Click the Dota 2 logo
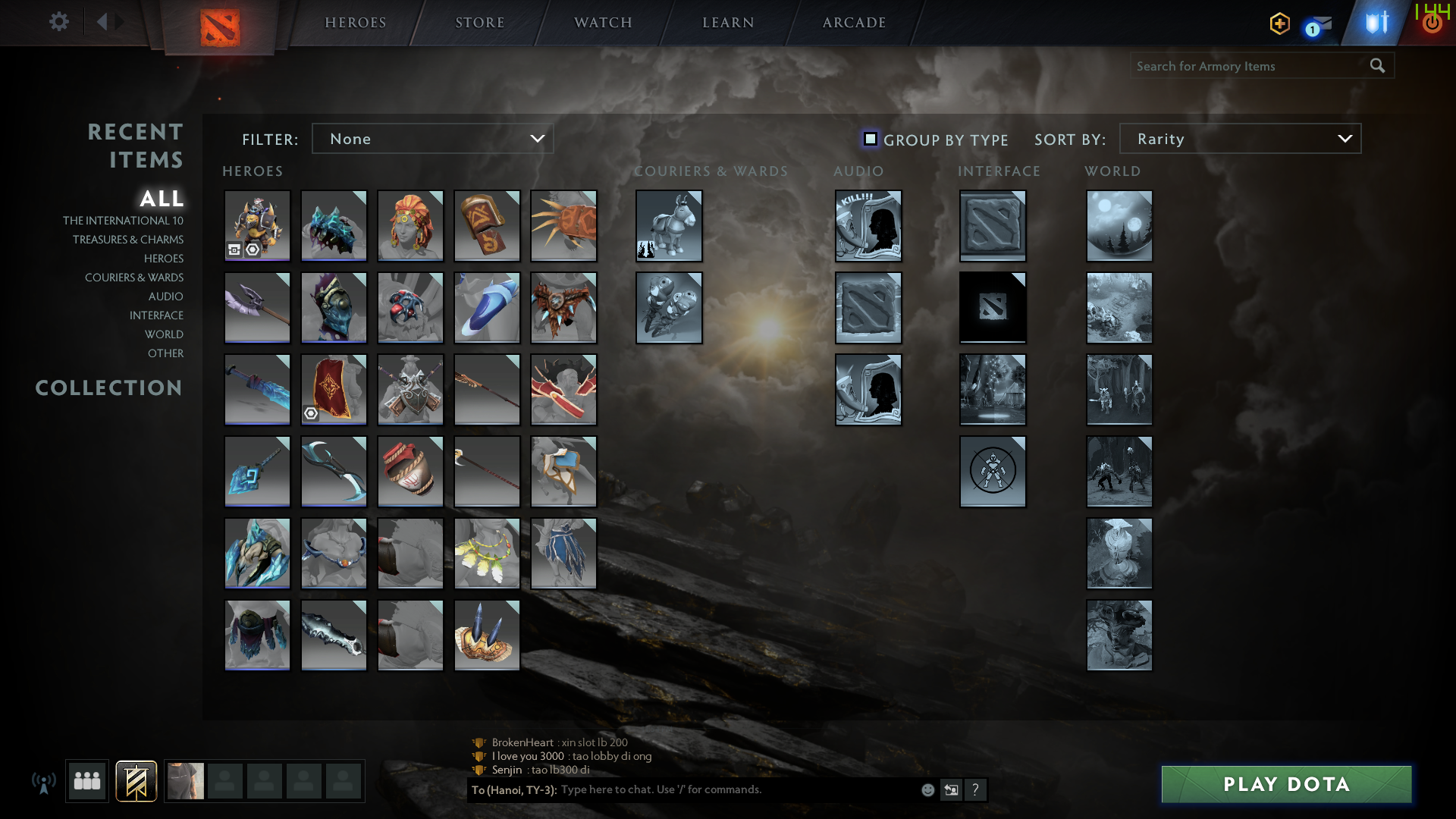 click(x=218, y=22)
